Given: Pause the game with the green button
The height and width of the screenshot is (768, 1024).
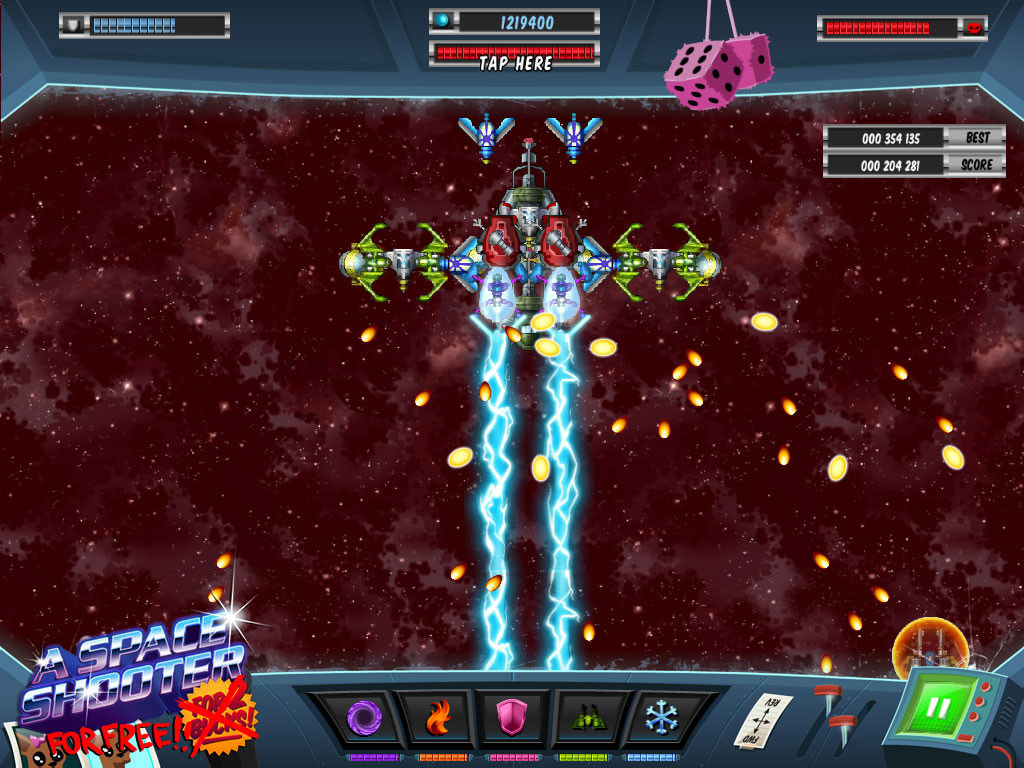Looking at the screenshot, I should [x=938, y=708].
